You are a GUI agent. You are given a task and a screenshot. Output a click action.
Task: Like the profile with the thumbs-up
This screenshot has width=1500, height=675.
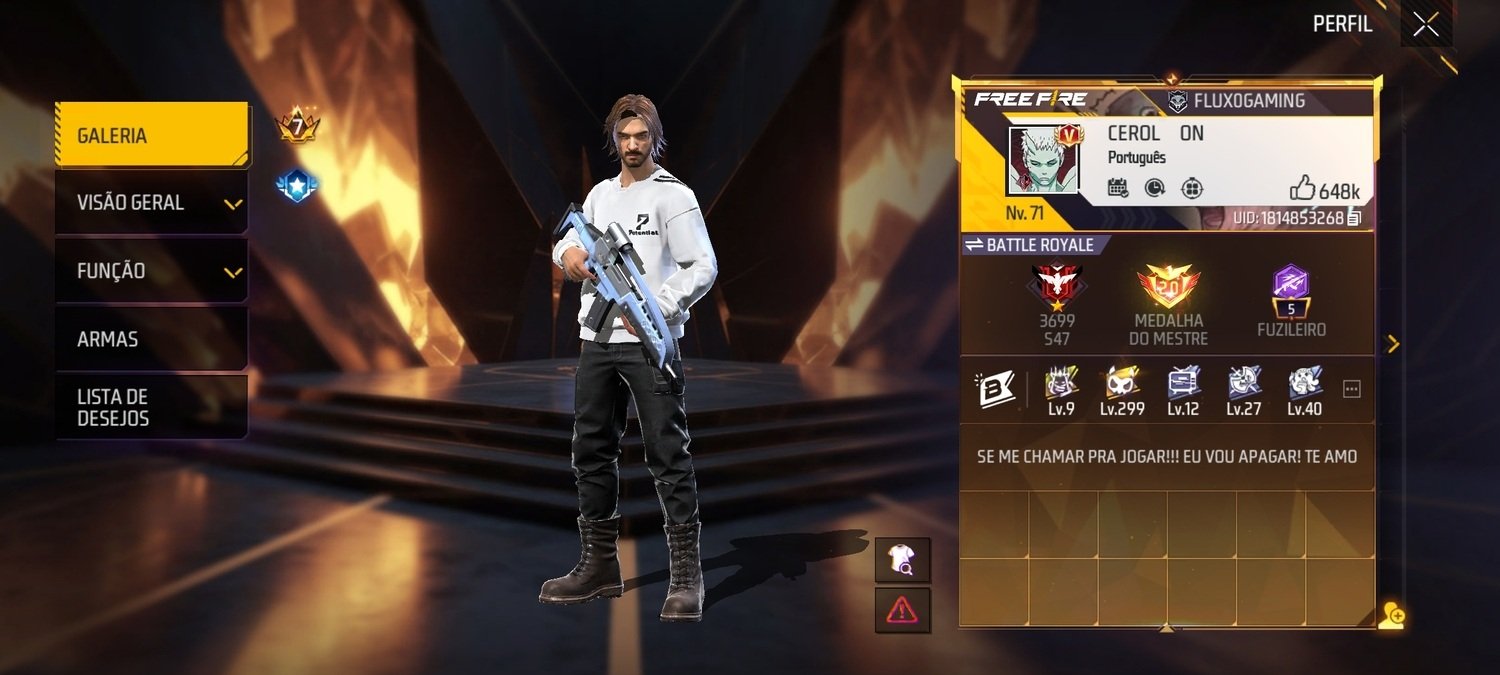1302,188
